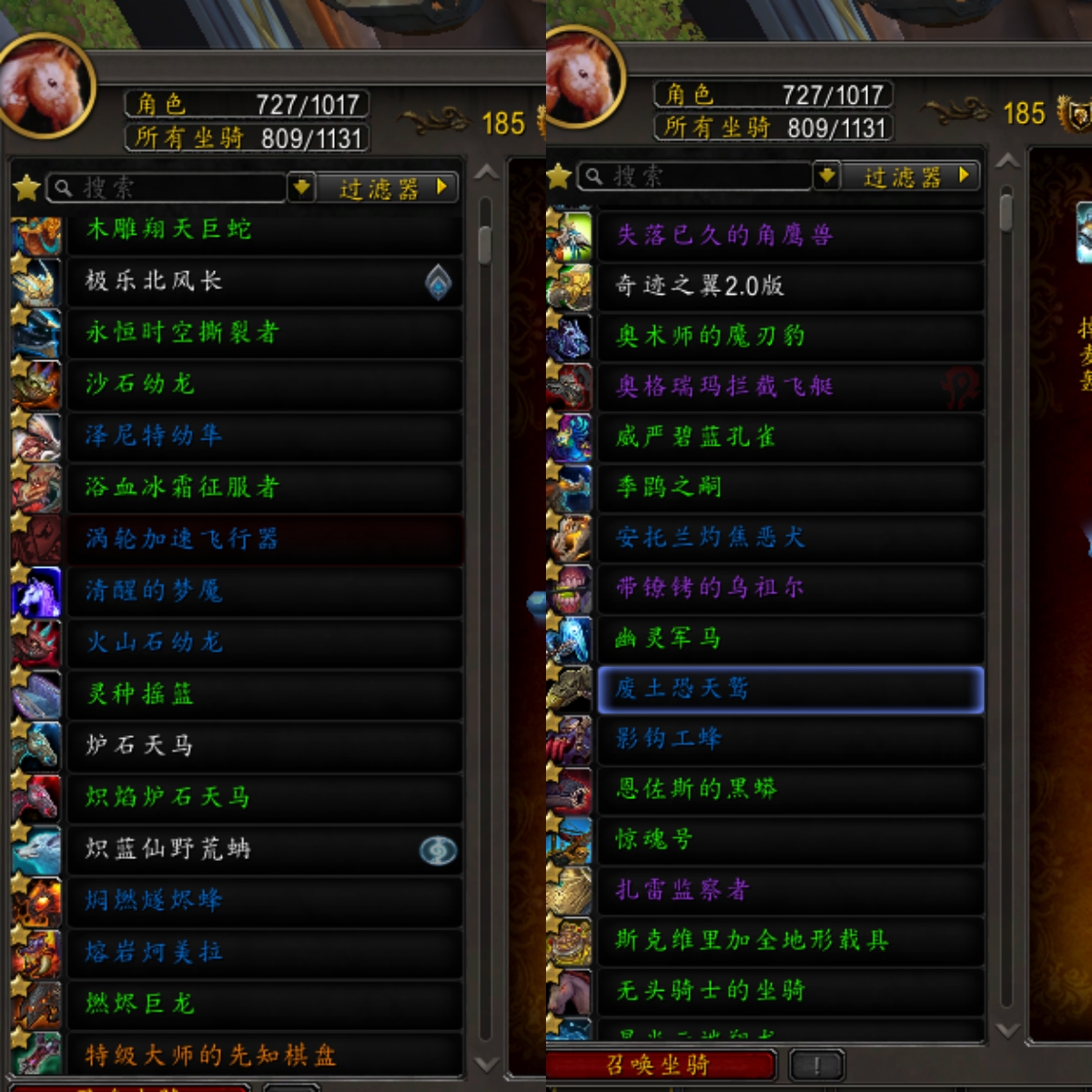Choose the 清醒的梦魇 mount entry

coord(264,591)
